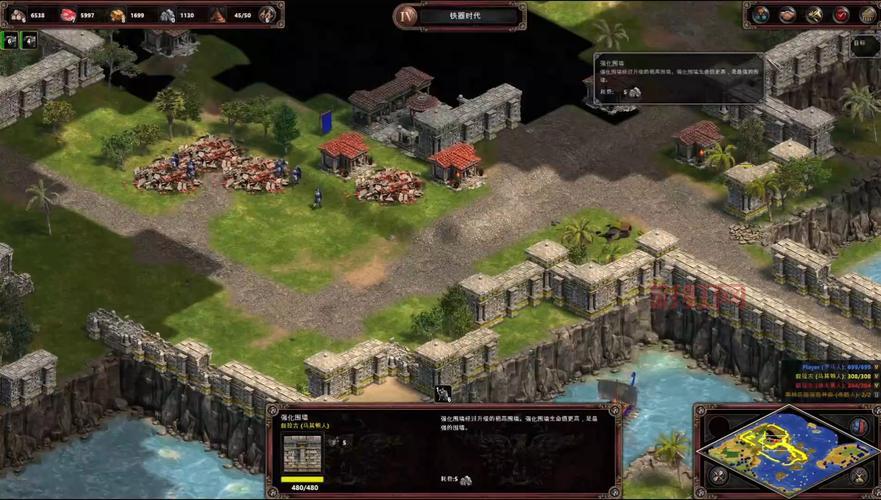
Task: Click the minimap
Action: (x=779, y=449)
